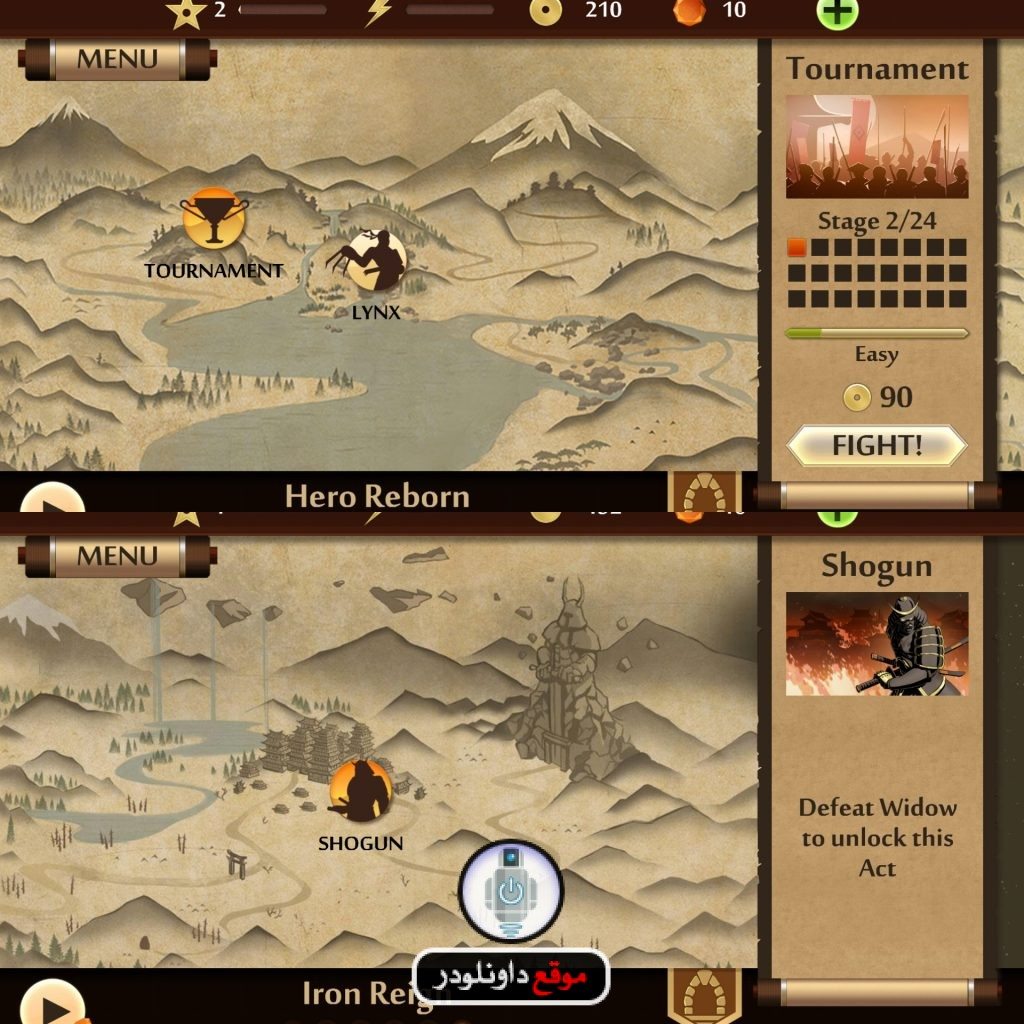Click the green plus beside the 10 gems

[x=837, y=11]
